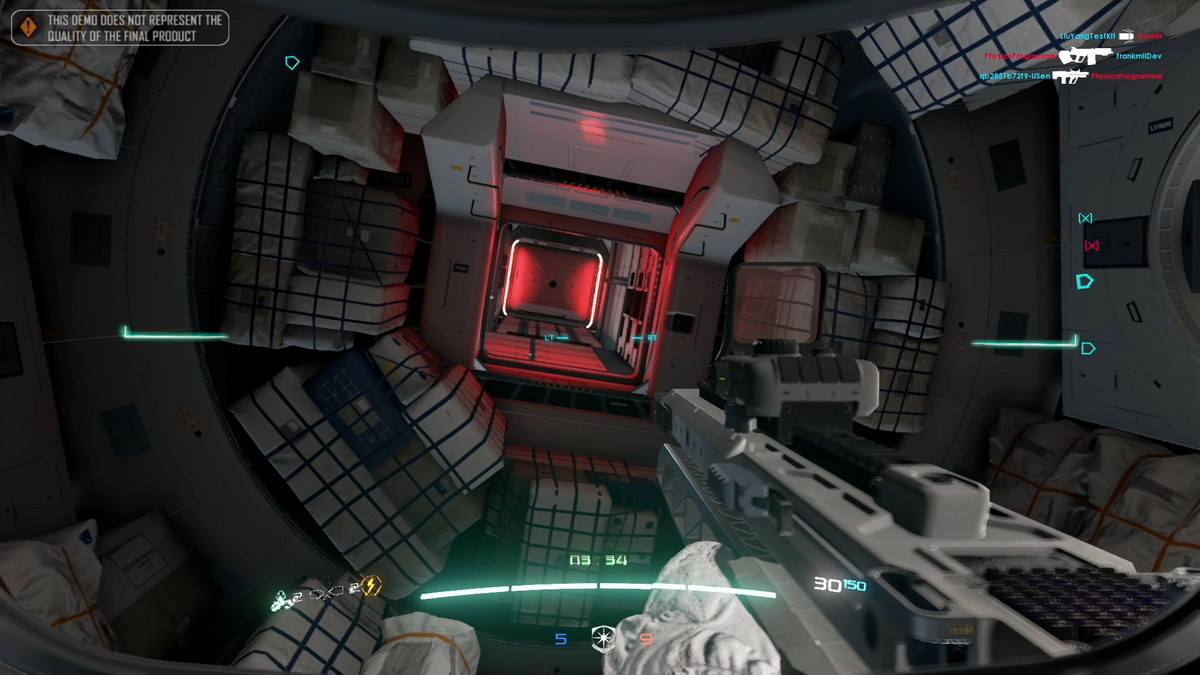Select the frankmilDev kill feed entry

click(x=1139, y=56)
